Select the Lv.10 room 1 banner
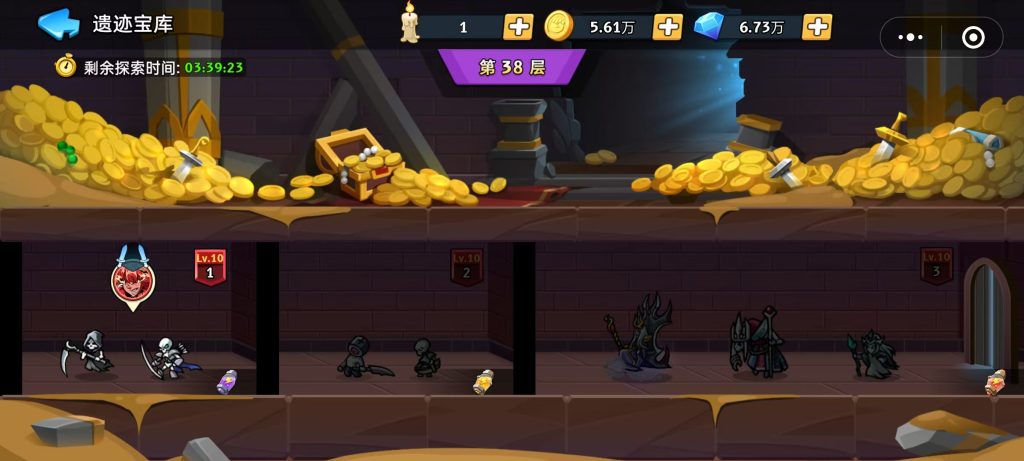 pyautogui.click(x=210, y=267)
